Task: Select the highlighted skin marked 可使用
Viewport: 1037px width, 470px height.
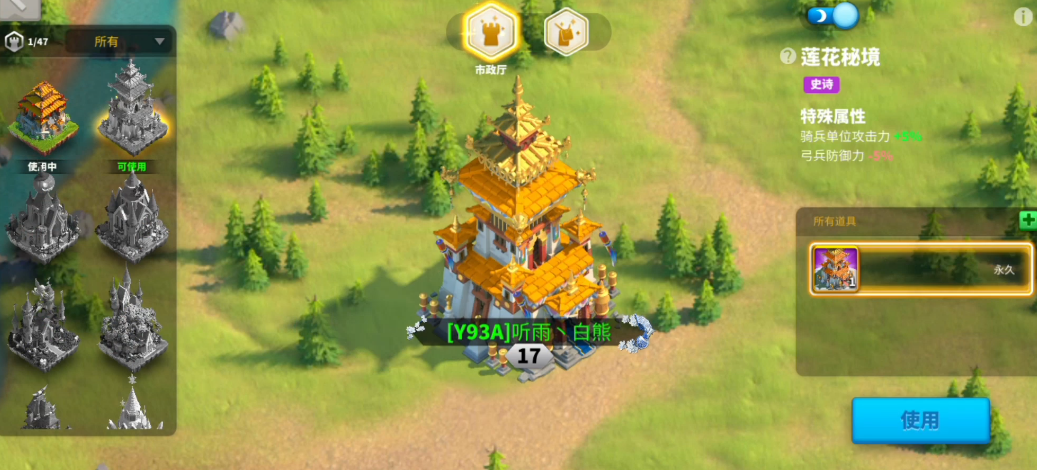Action: 132,112
